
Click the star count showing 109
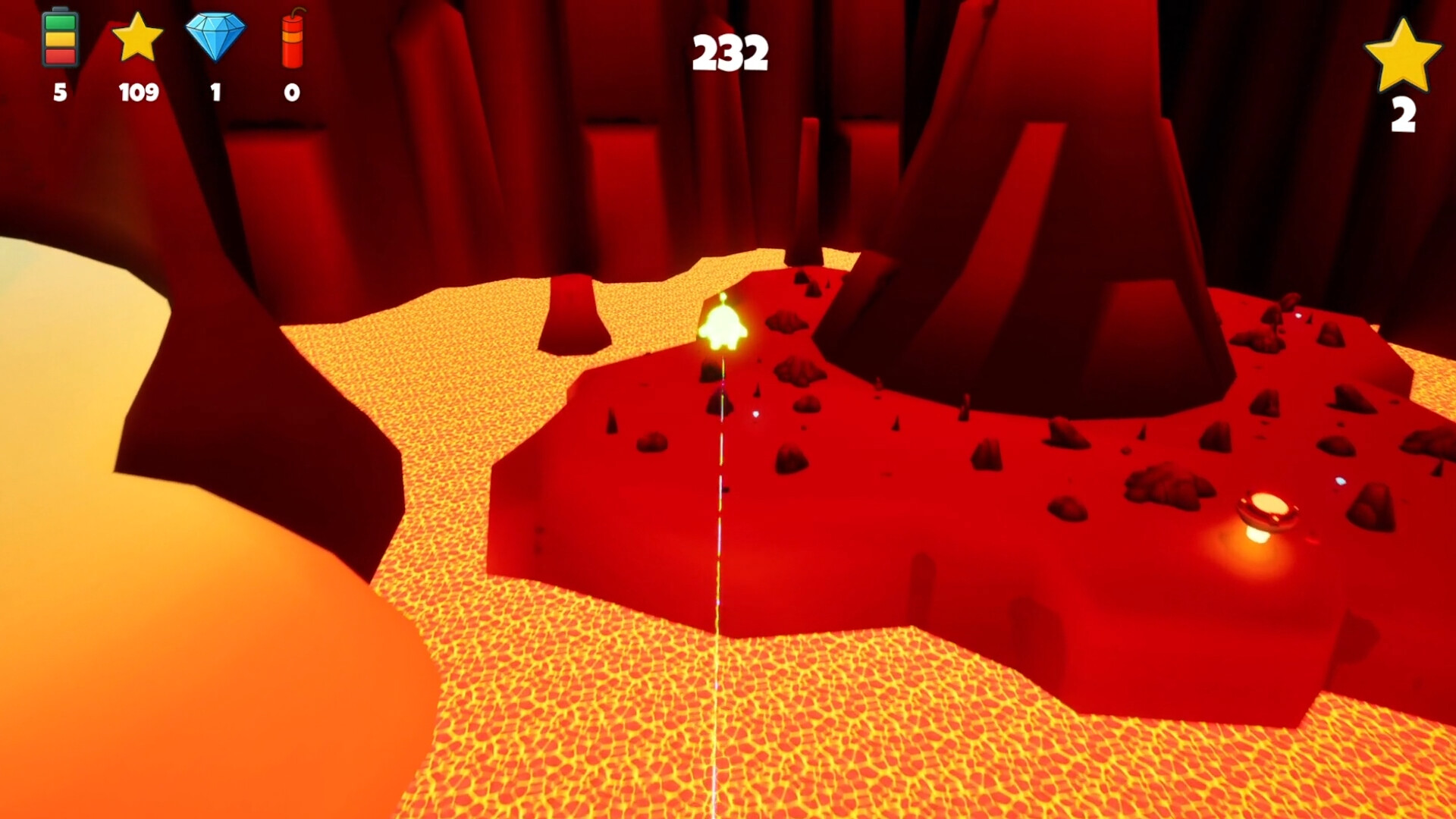[138, 94]
